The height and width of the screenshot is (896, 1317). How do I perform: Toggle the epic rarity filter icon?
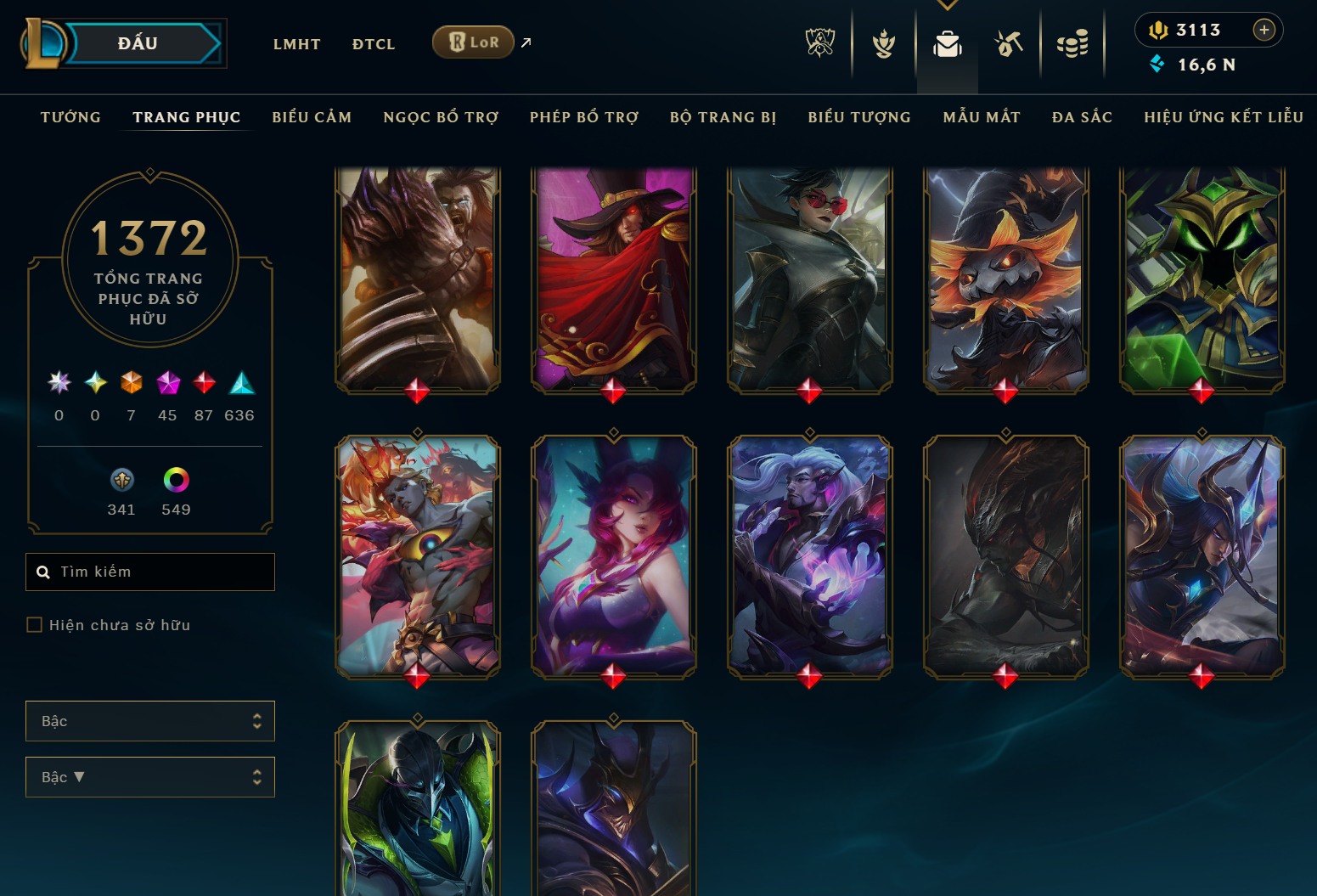tap(167, 383)
